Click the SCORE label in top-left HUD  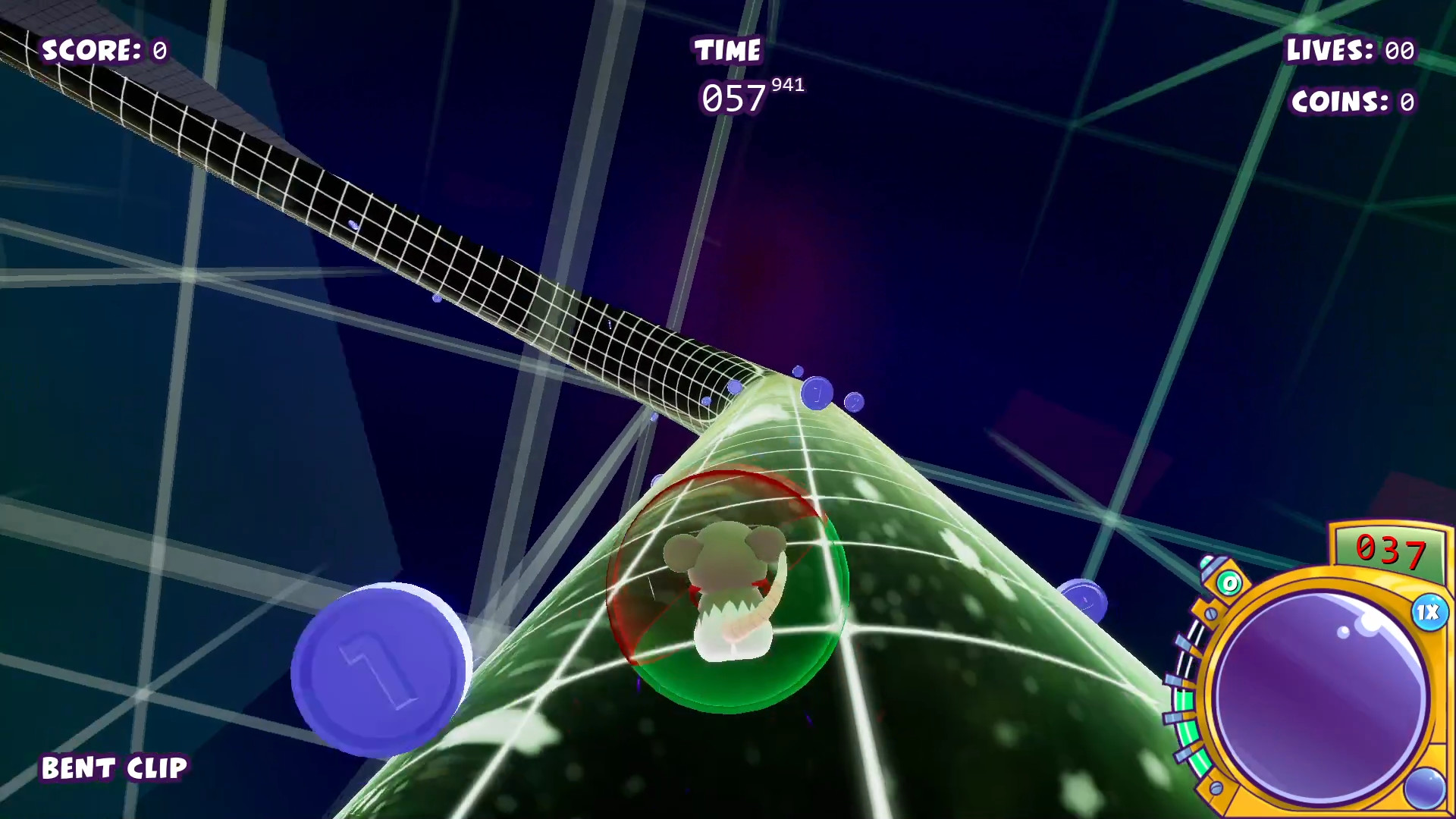point(91,51)
